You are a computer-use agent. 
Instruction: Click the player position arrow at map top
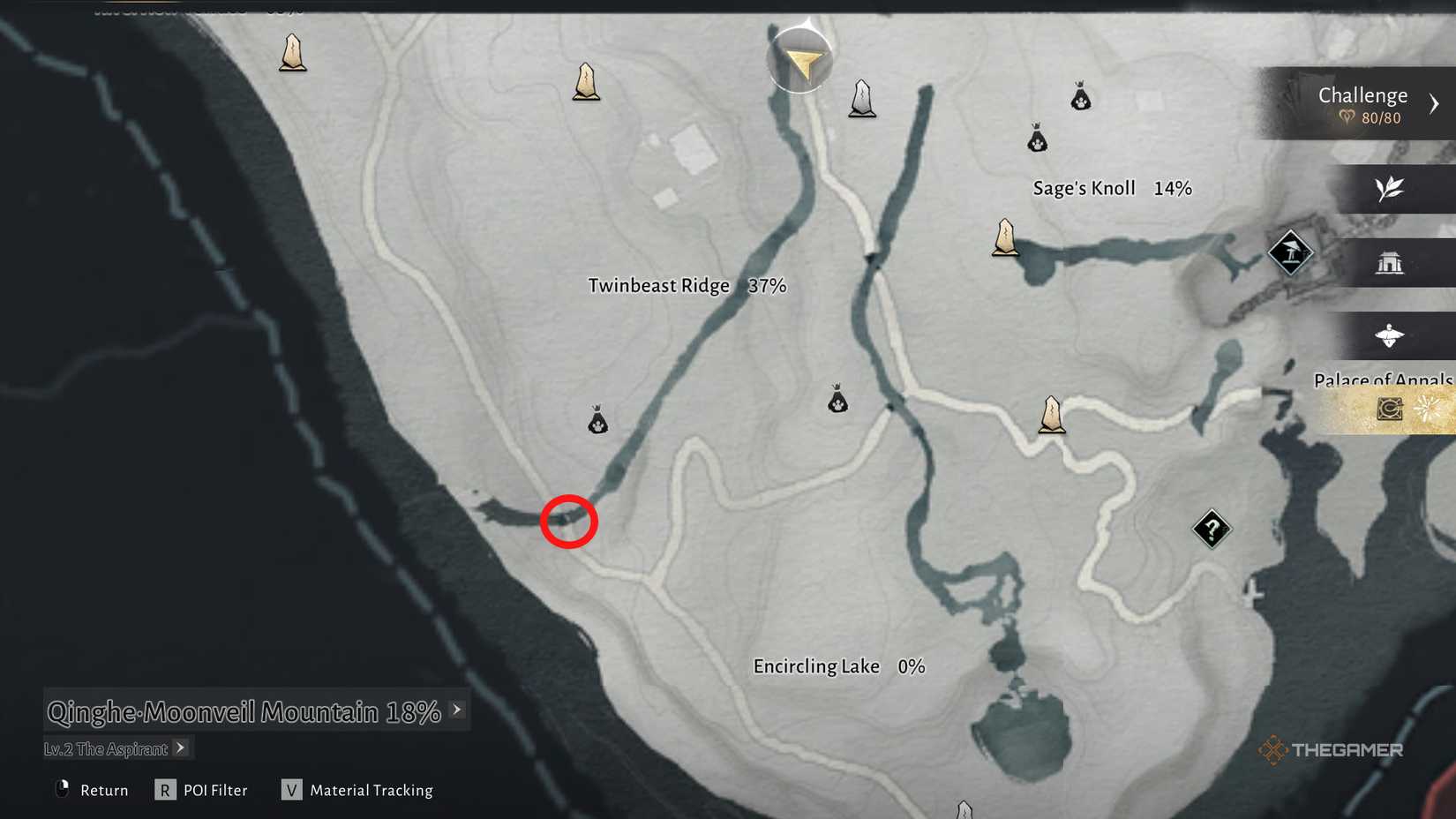click(801, 60)
